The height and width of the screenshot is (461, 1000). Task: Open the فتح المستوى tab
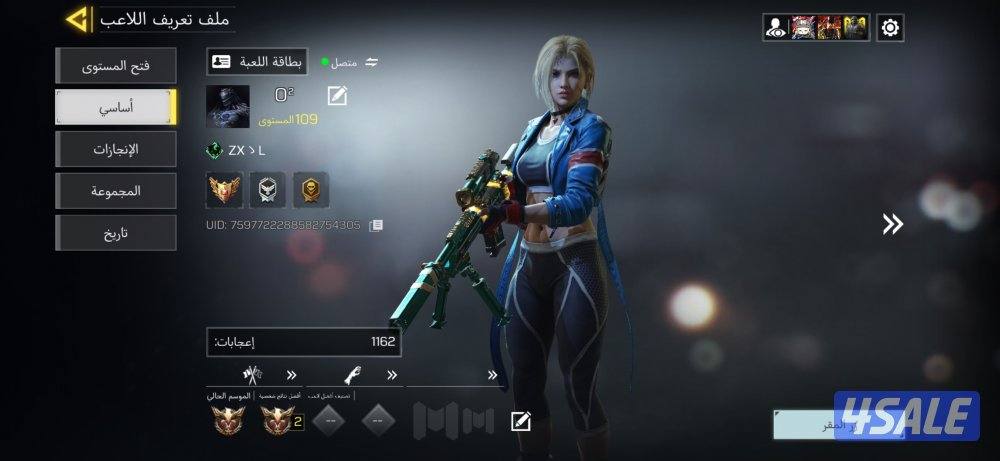point(116,66)
